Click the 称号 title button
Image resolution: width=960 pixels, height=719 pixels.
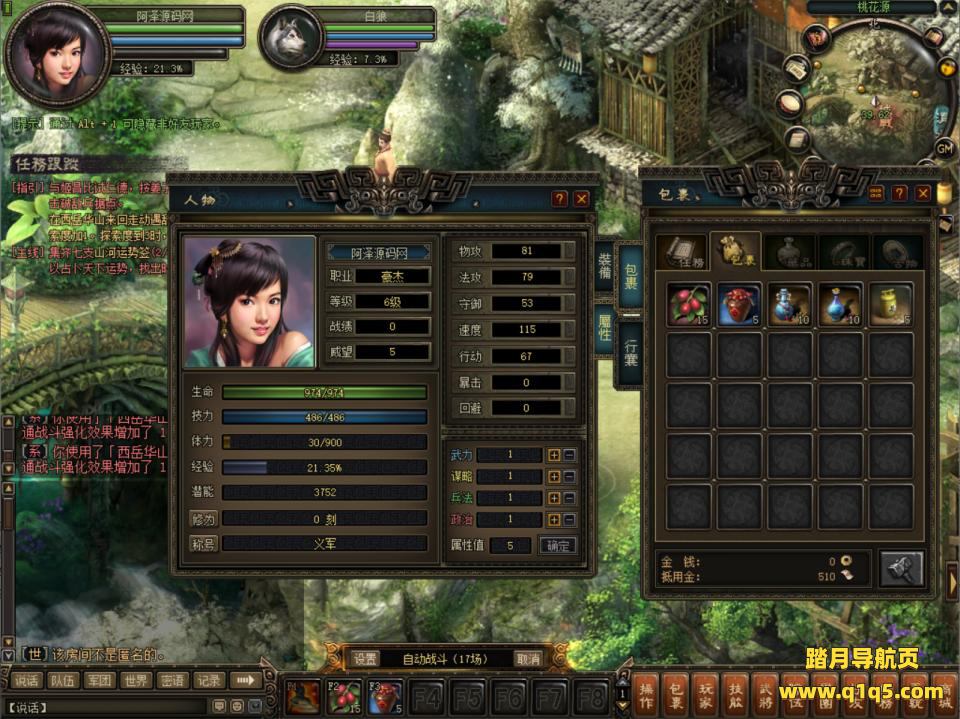point(203,544)
